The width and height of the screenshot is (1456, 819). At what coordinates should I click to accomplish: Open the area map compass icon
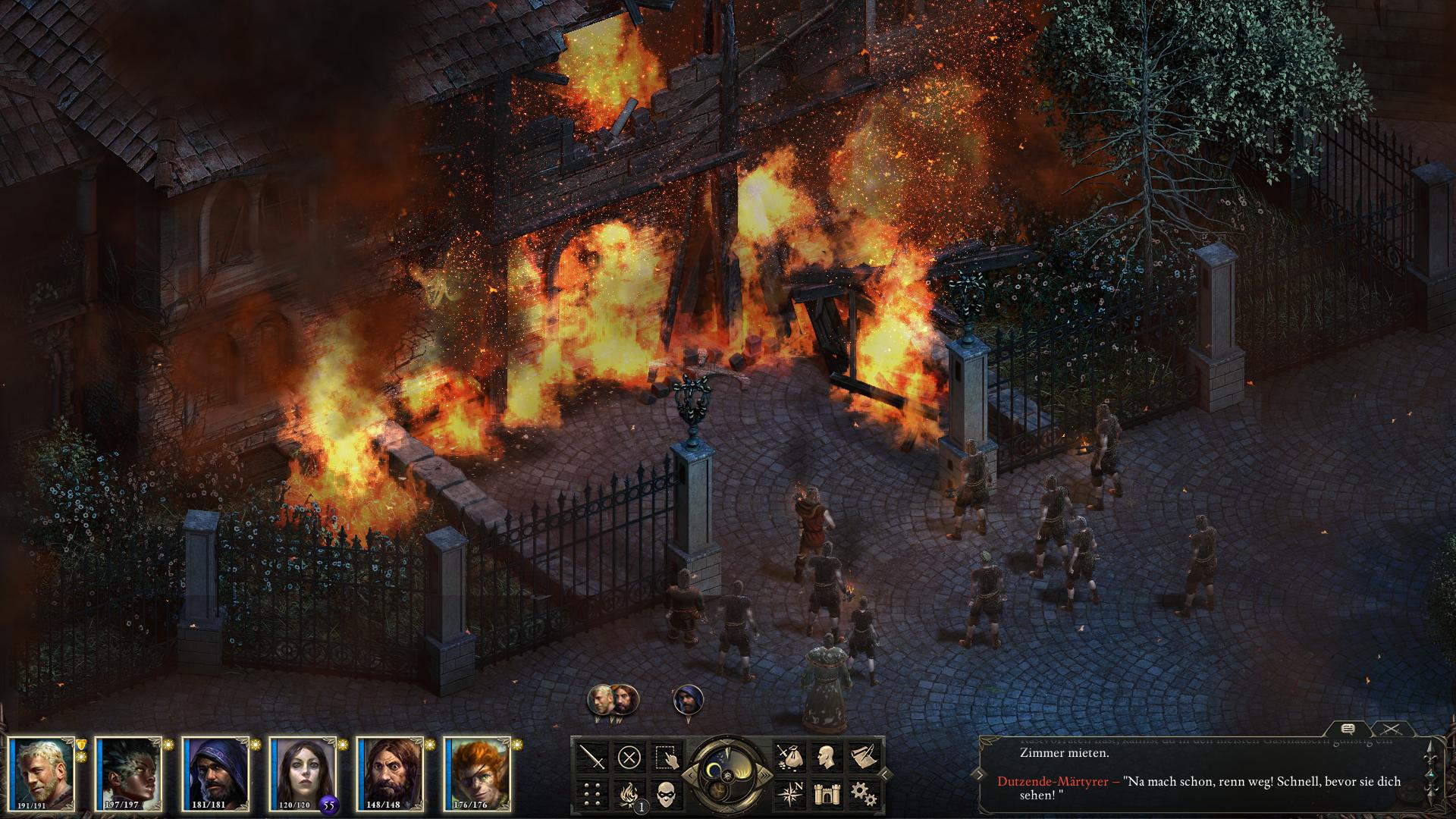click(787, 793)
